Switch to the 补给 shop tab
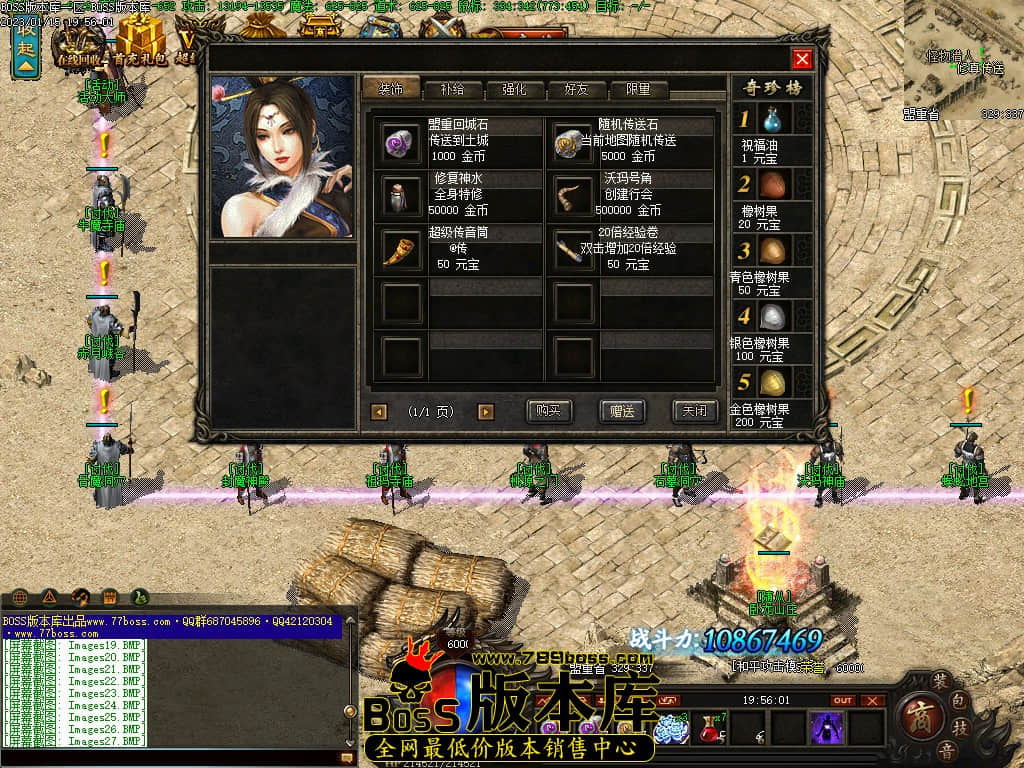The width and height of the screenshot is (1024, 768). coord(453,89)
